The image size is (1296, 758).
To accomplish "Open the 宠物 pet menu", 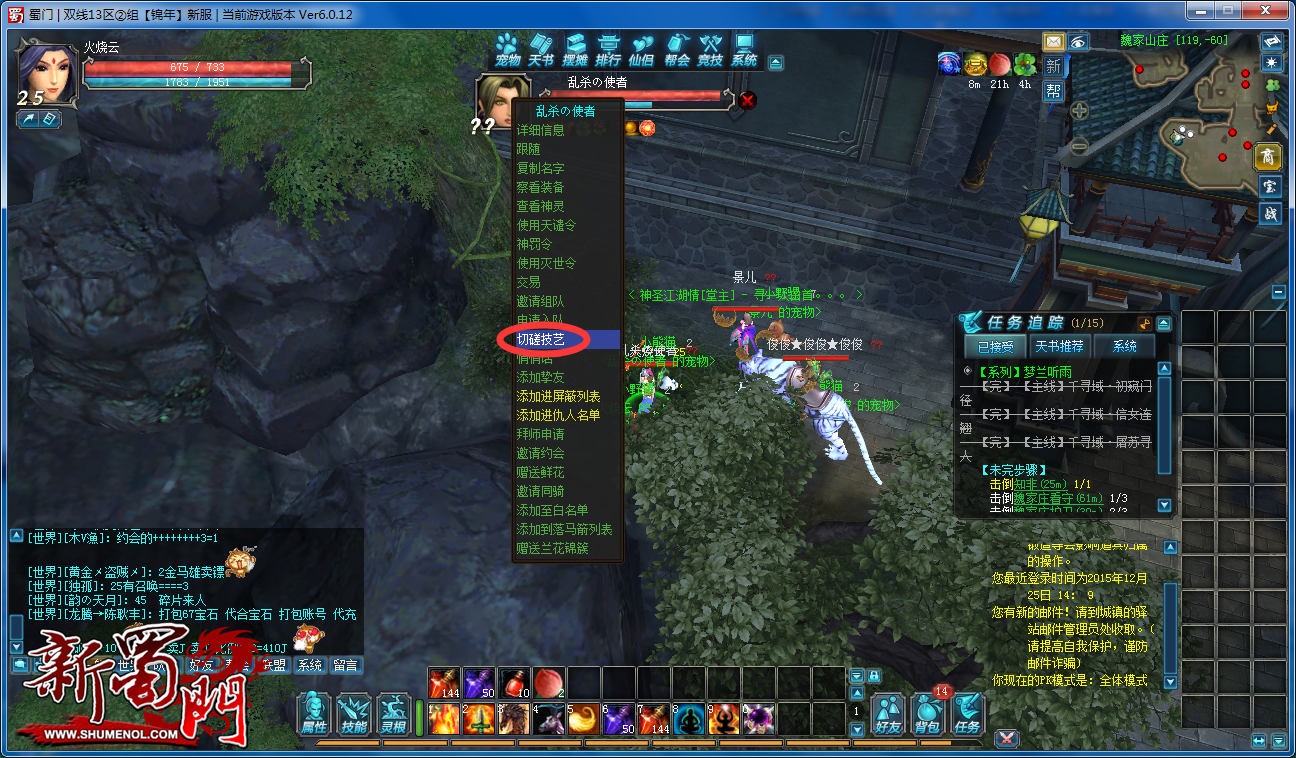I will 509,50.
